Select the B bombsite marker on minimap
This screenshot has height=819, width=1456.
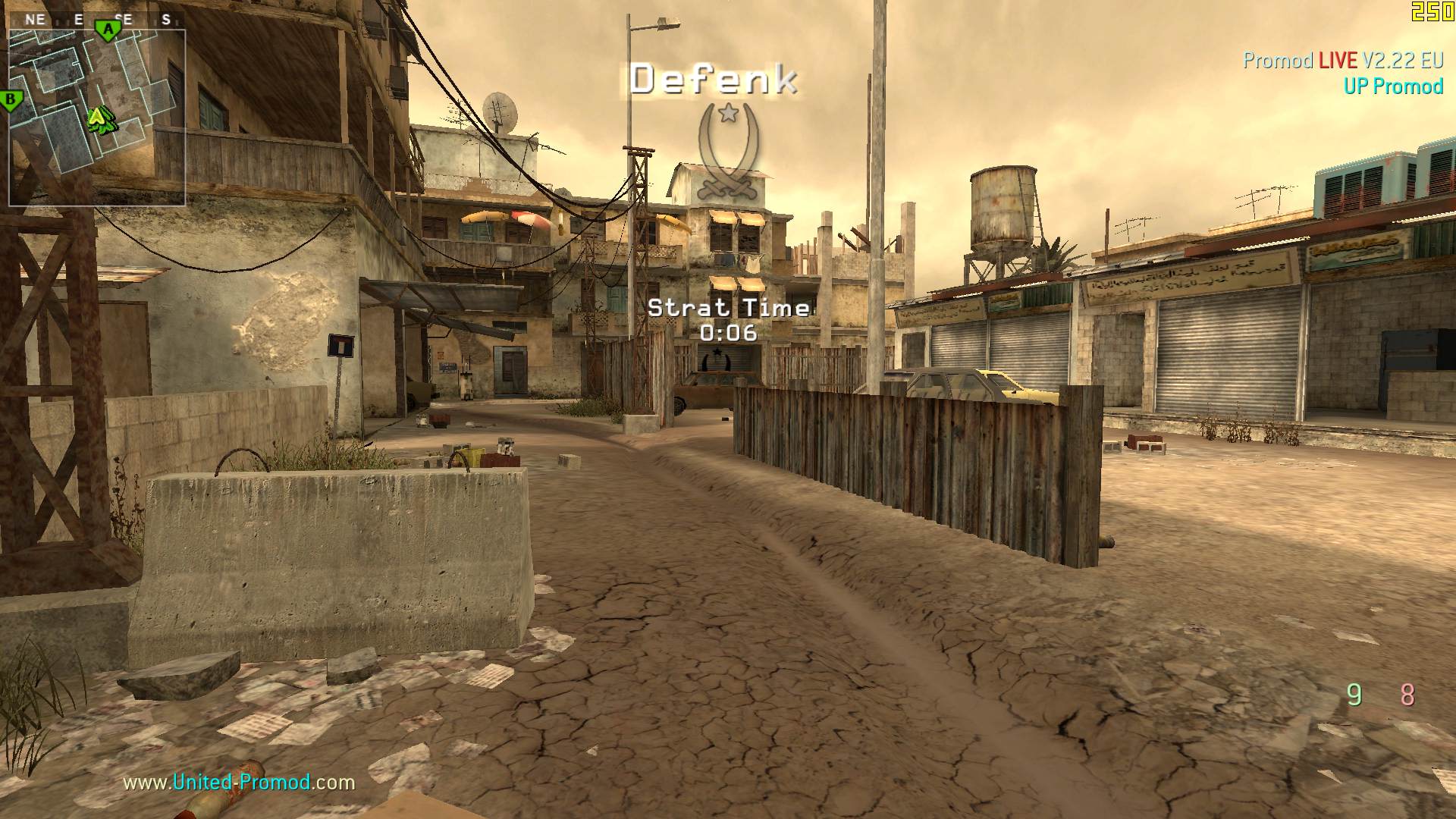pyautogui.click(x=11, y=100)
